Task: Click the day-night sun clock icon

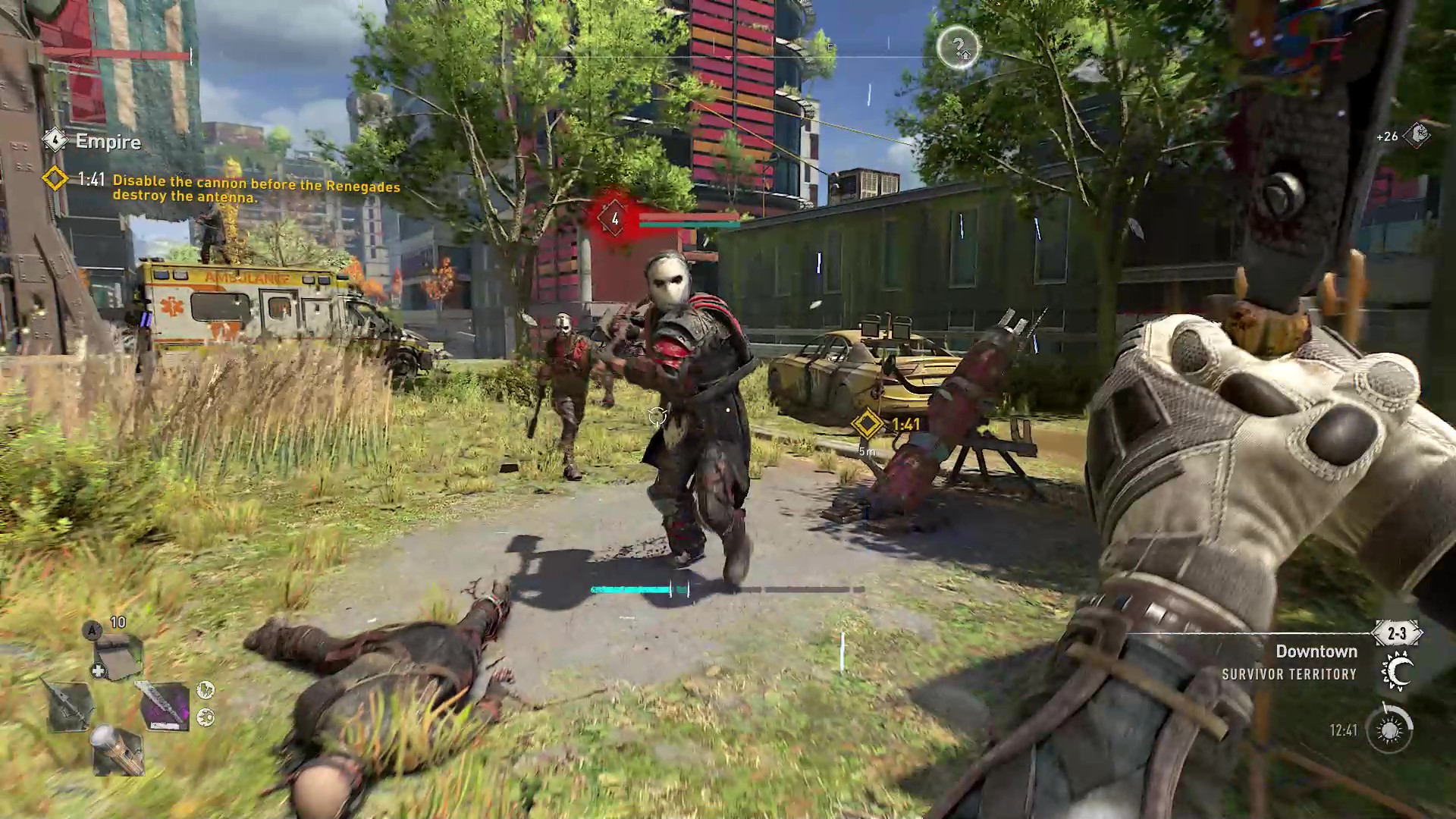Action: pos(1389,730)
